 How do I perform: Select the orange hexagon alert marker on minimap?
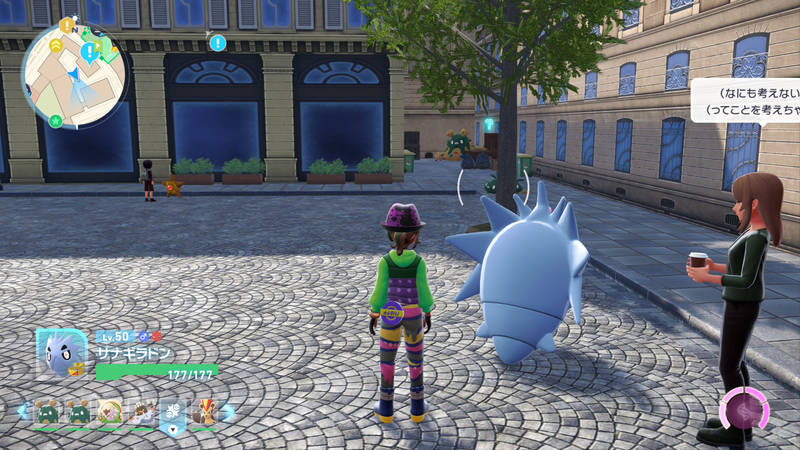click(66, 26)
